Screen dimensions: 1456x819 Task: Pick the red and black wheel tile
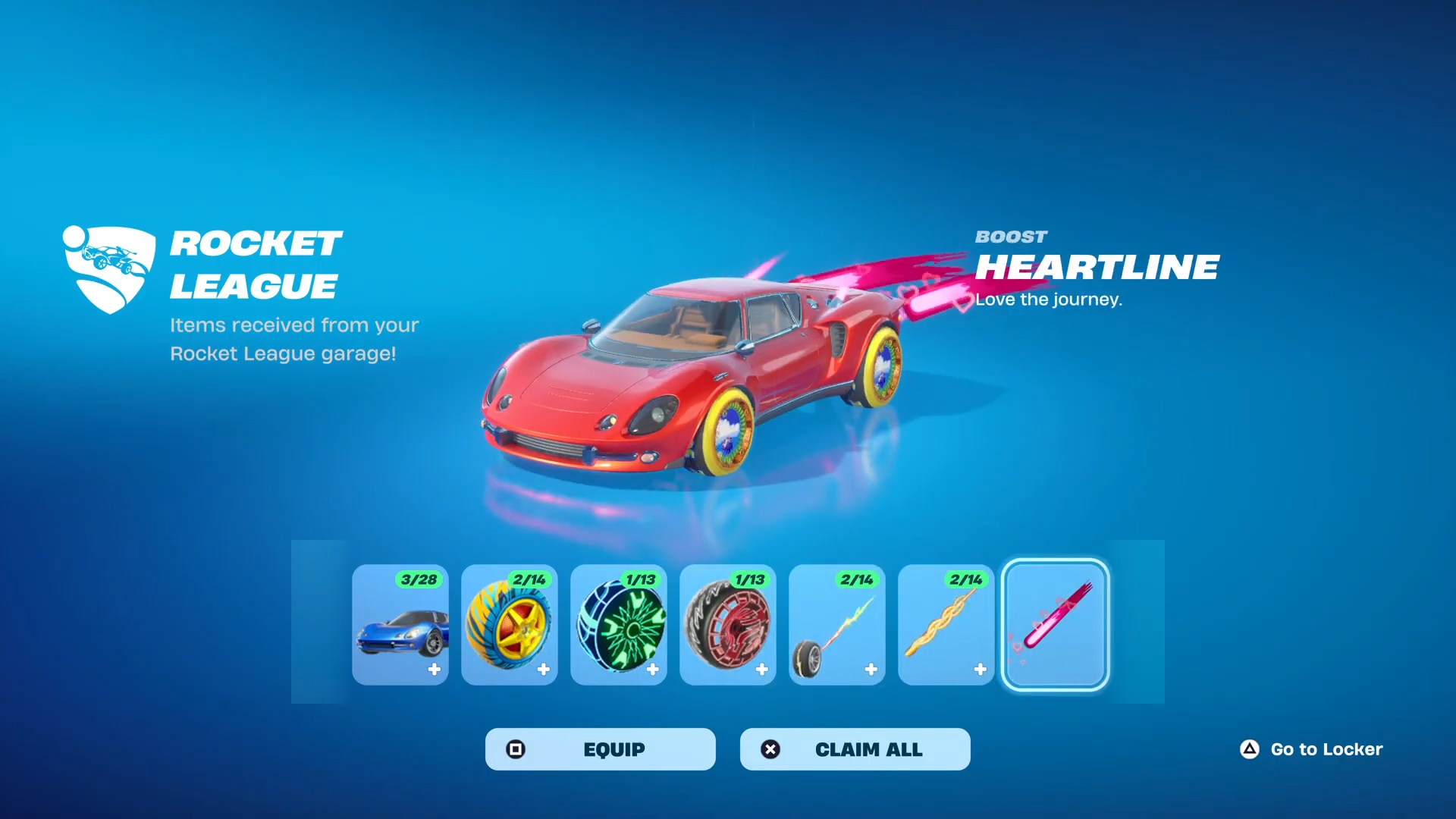pyautogui.click(x=728, y=625)
